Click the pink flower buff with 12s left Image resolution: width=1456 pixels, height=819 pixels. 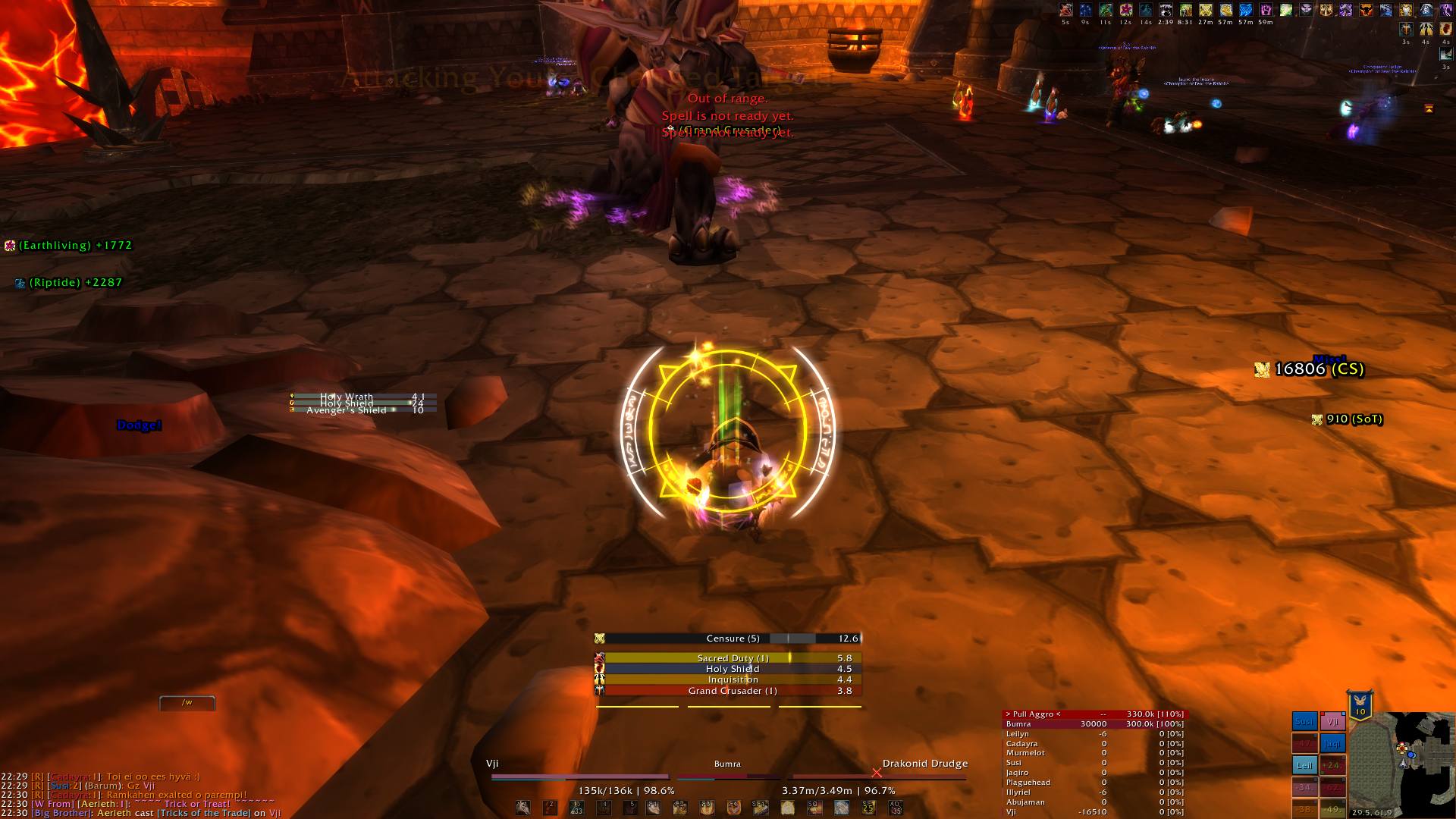[1126, 10]
